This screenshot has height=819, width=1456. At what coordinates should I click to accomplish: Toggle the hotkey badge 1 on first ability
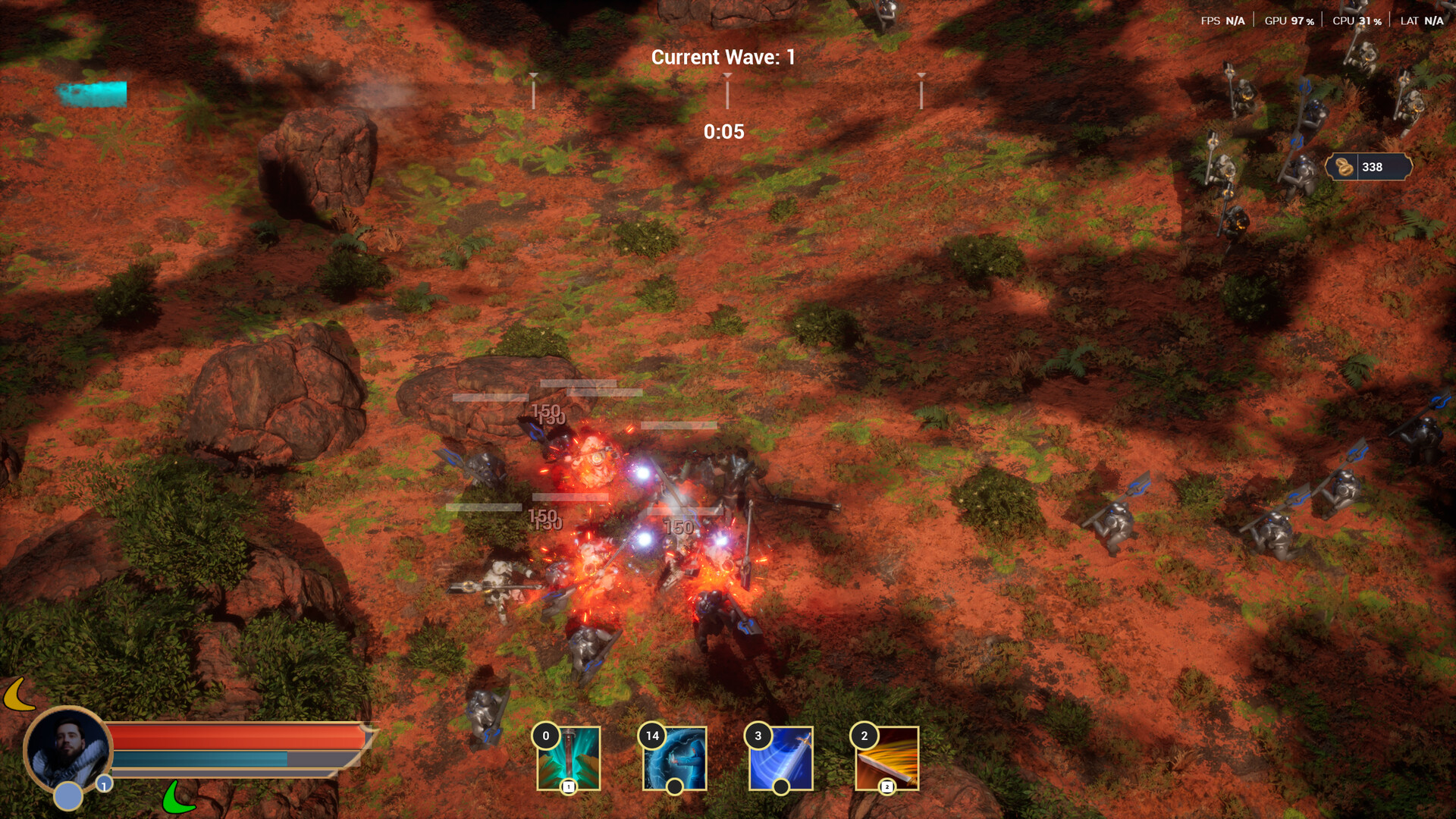coord(568,787)
